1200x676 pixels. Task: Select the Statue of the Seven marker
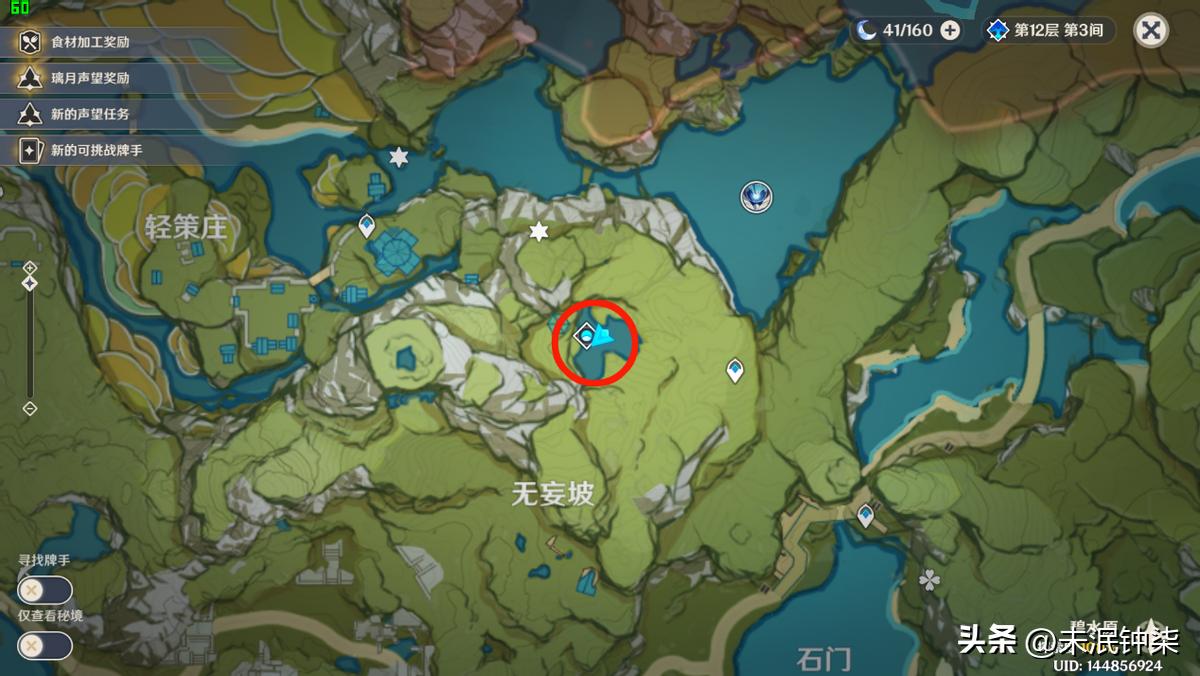pyautogui.click(x=755, y=197)
